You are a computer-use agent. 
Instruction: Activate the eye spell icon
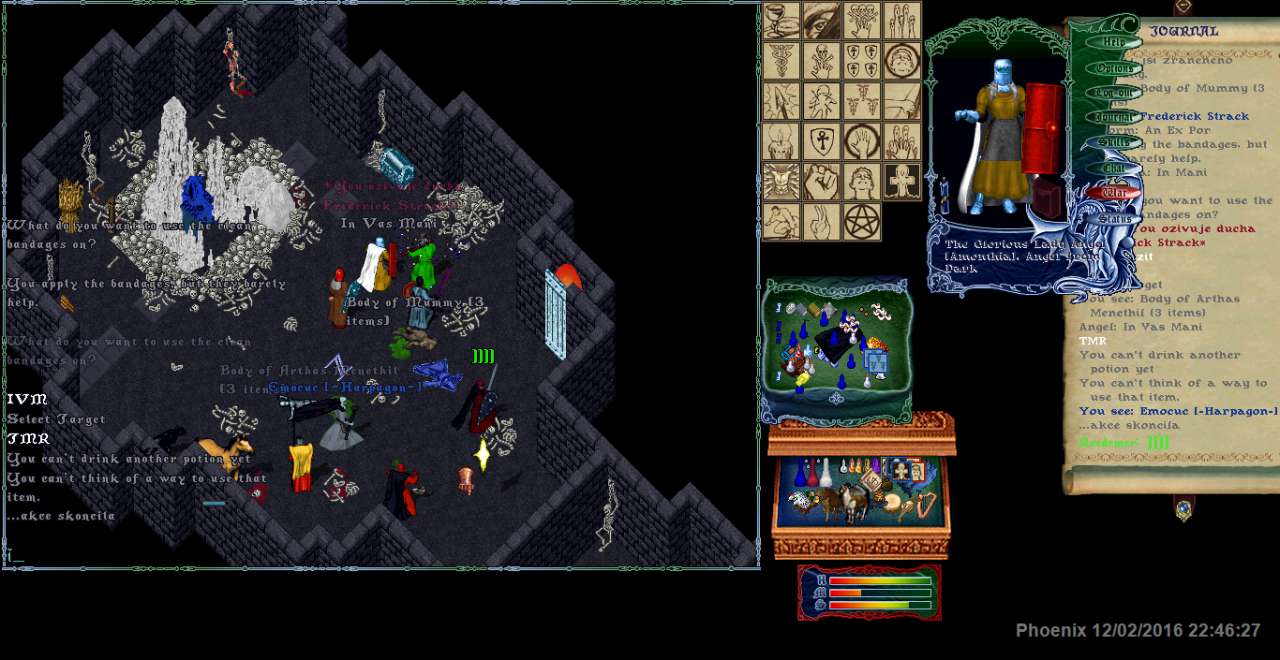[822, 21]
